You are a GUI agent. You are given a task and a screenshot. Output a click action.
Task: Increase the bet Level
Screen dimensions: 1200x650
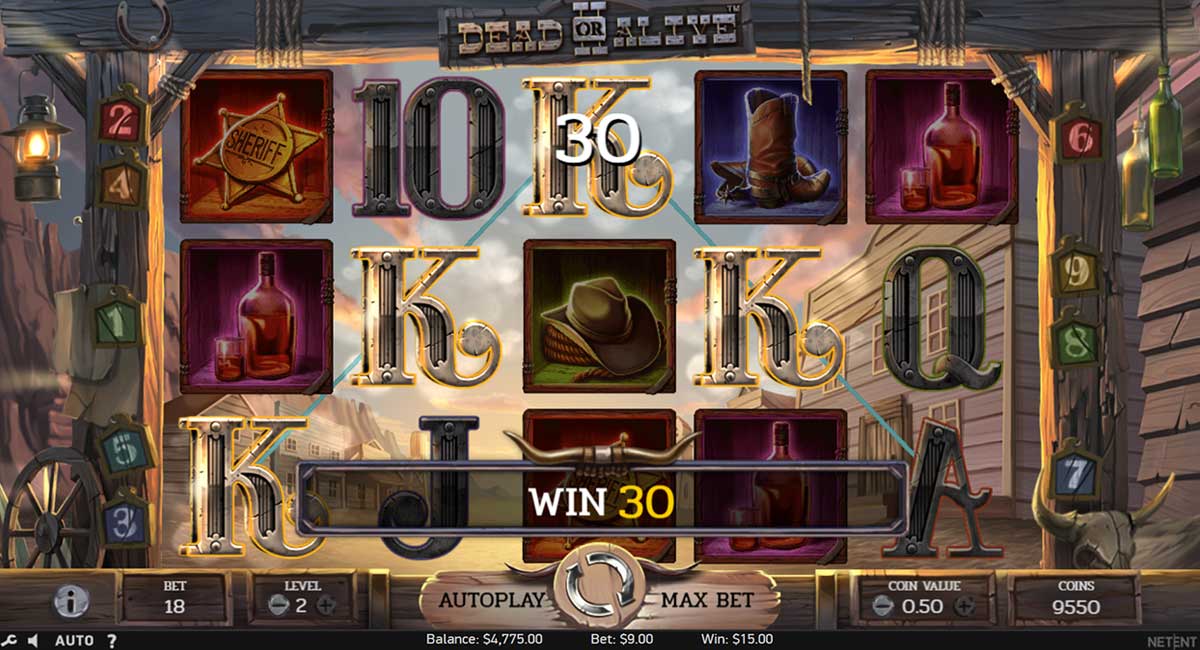[326, 605]
